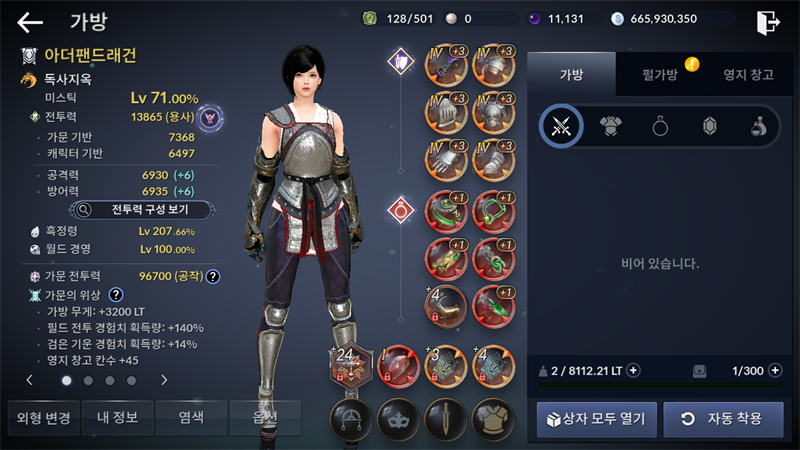Expand bag weight with plus button

pyautogui.click(x=633, y=371)
